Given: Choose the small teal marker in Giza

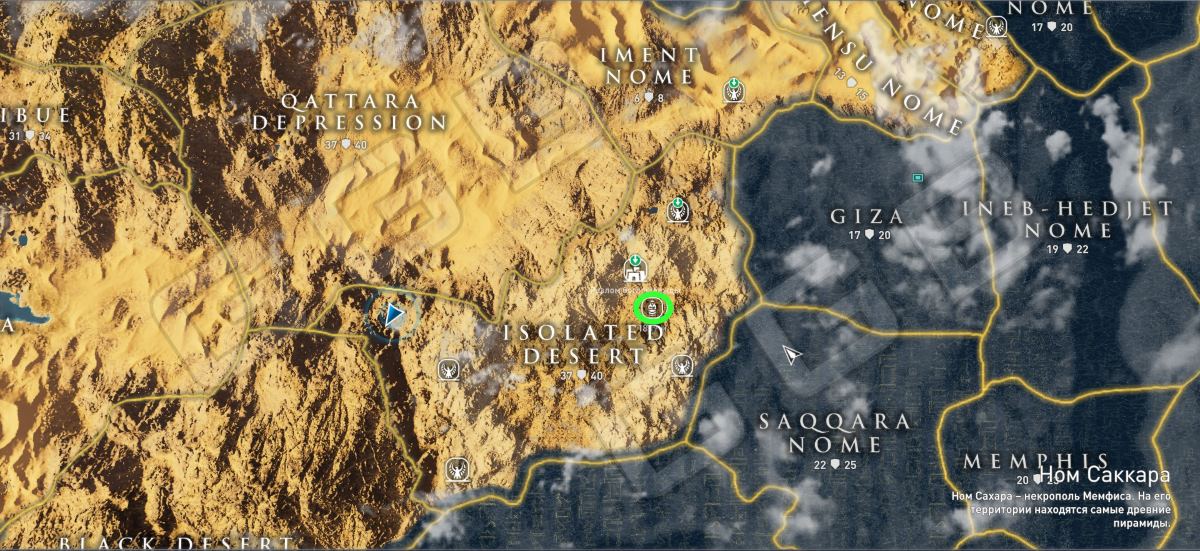Looking at the screenshot, I should pos(917,178).
